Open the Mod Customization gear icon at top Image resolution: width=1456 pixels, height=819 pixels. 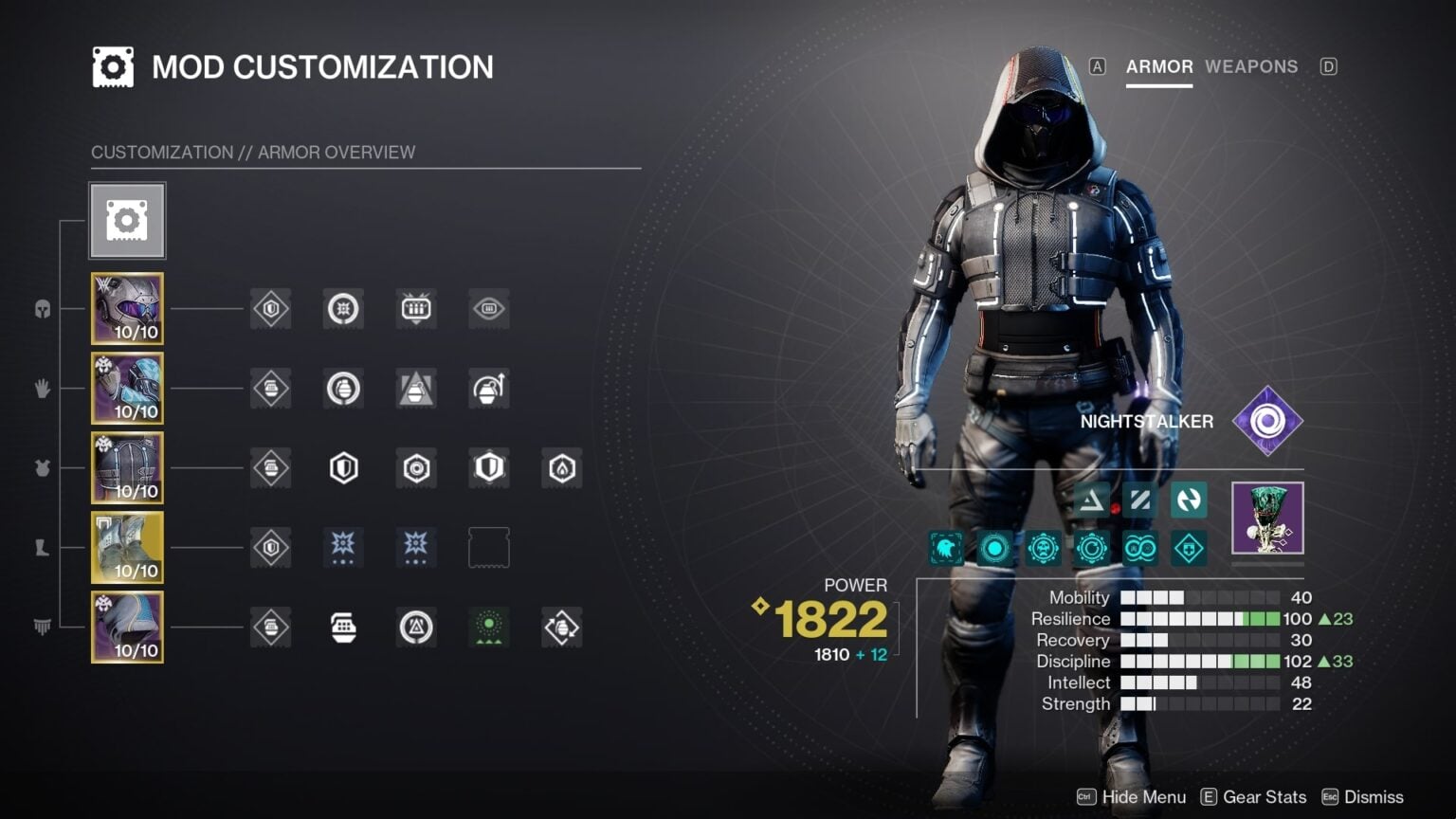click(128, 220)
